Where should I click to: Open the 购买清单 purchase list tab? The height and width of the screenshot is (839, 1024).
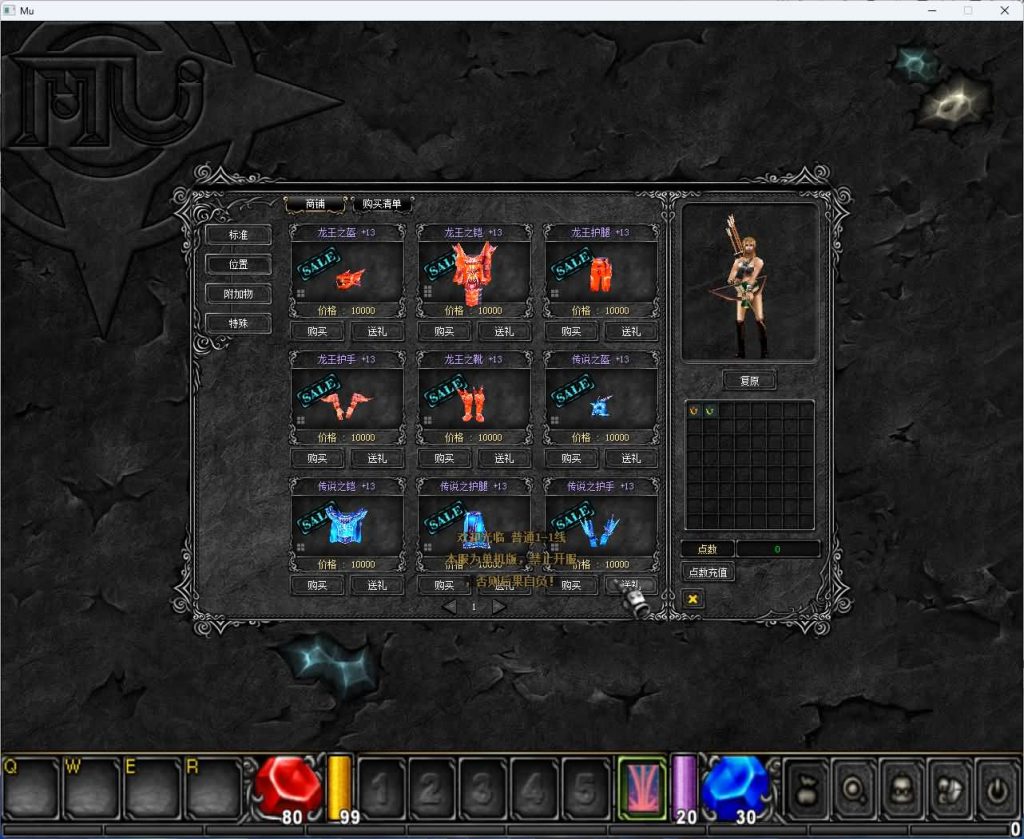point(382,204)
